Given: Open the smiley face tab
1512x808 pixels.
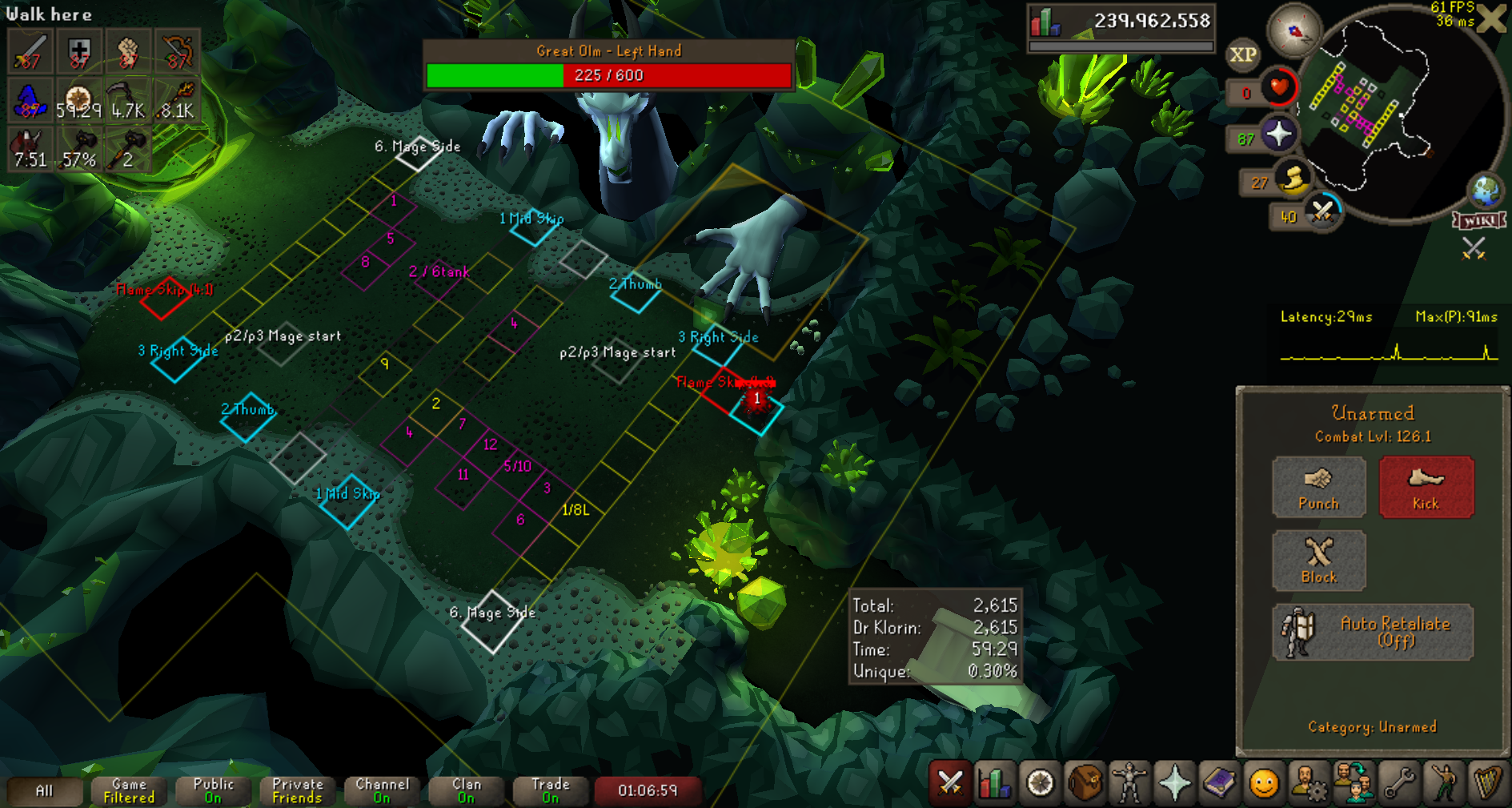Looking at the screenshot, I should coord(1264,782).
